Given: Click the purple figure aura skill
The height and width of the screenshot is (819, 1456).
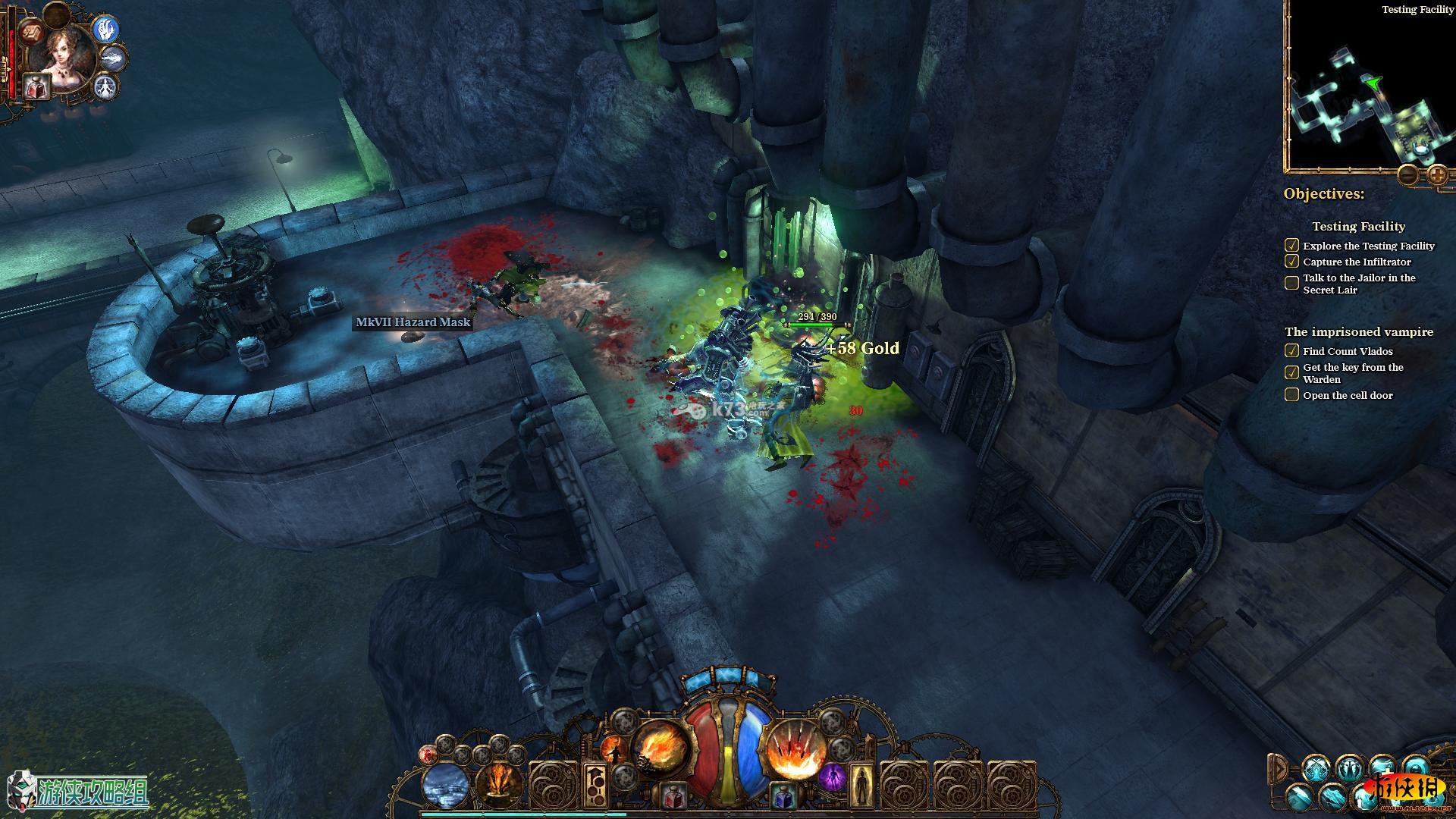Looking at the screenshot, I should (832, 778).
